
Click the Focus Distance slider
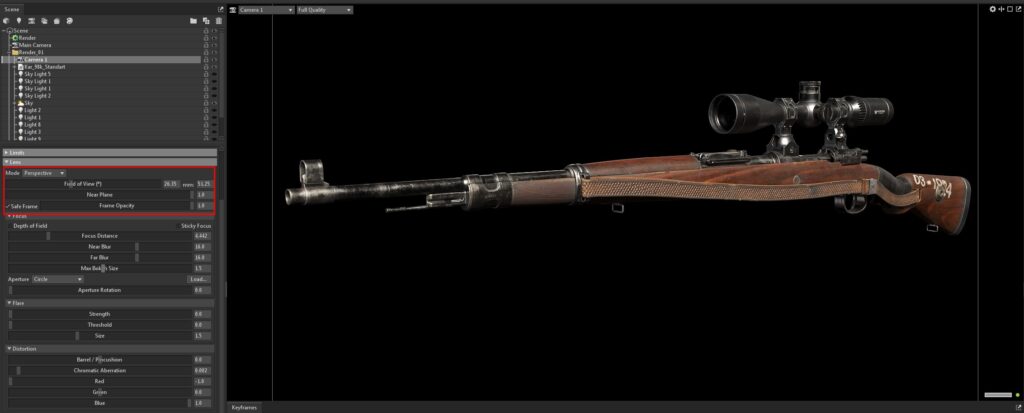click(x=98, y=236)
